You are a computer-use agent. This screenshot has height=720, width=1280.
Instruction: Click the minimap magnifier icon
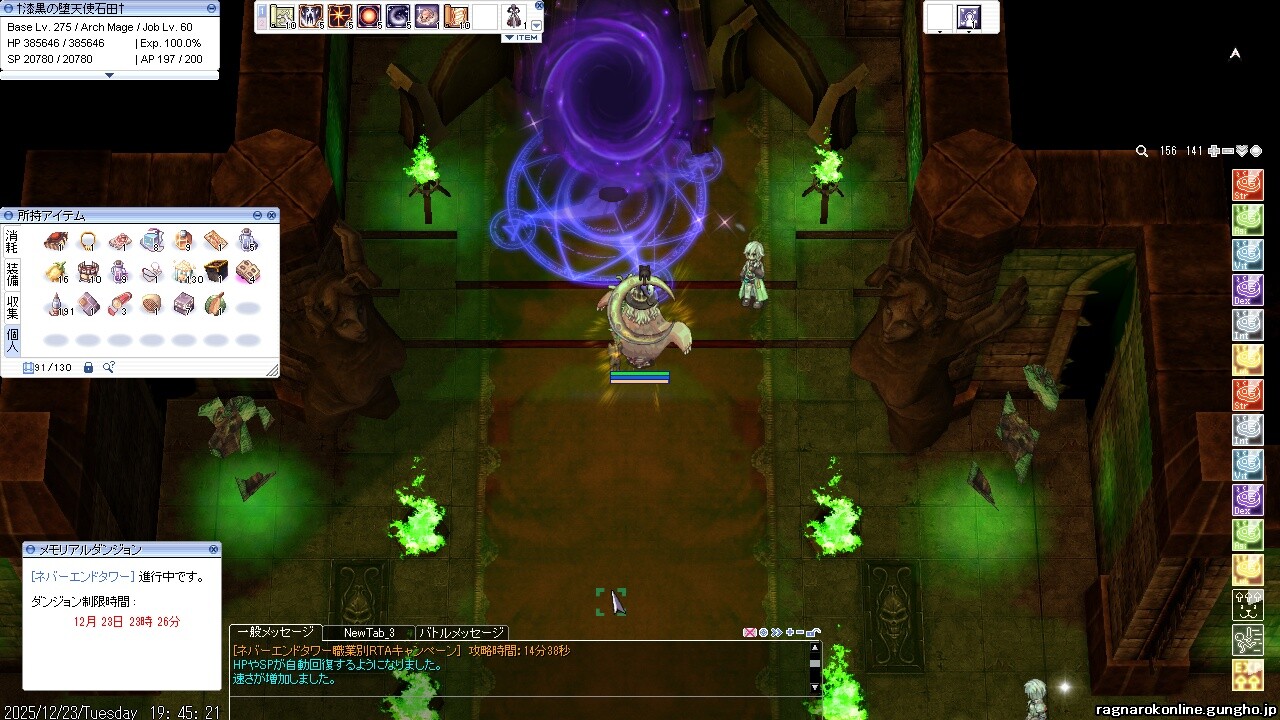(1142, 151)
